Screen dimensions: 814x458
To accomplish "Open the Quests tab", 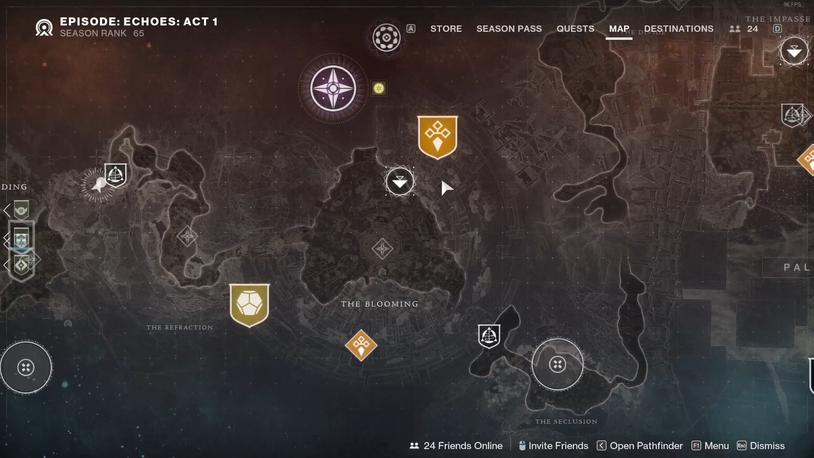I will (x=575, y=29).
